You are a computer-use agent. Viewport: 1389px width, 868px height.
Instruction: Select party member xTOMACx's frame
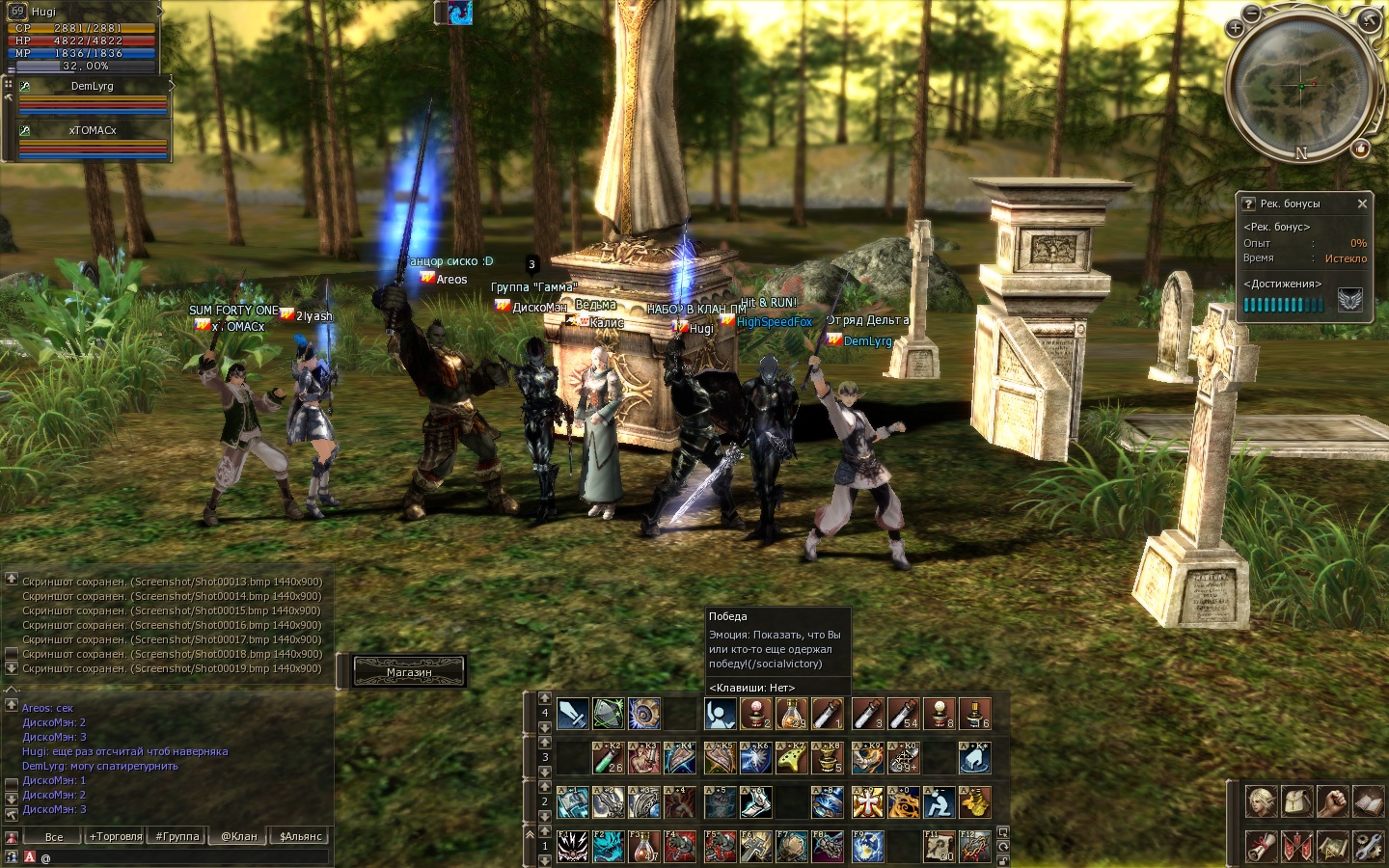(93, 139)
